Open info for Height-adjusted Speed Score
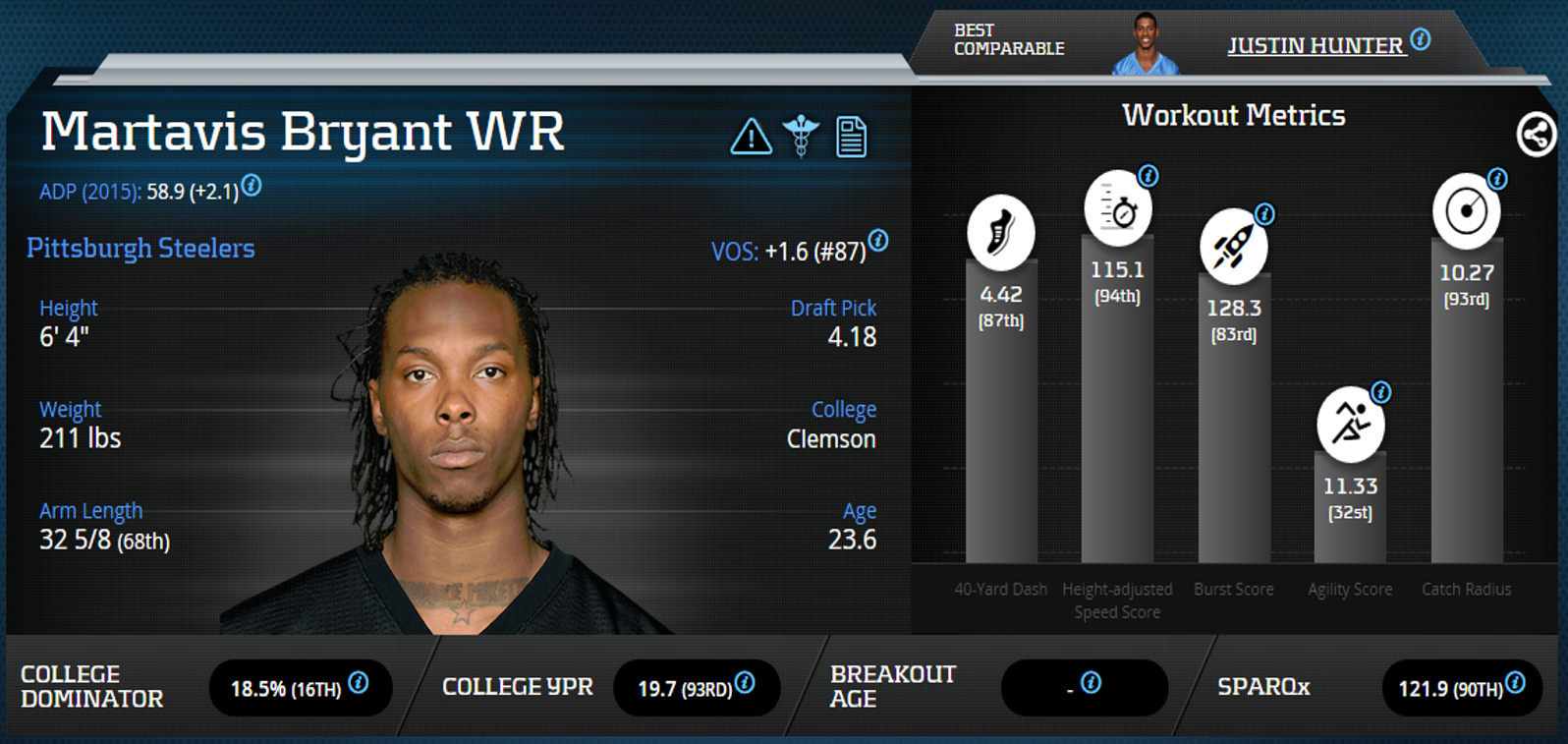1568x744 pixels. (x=1148, y=176)
